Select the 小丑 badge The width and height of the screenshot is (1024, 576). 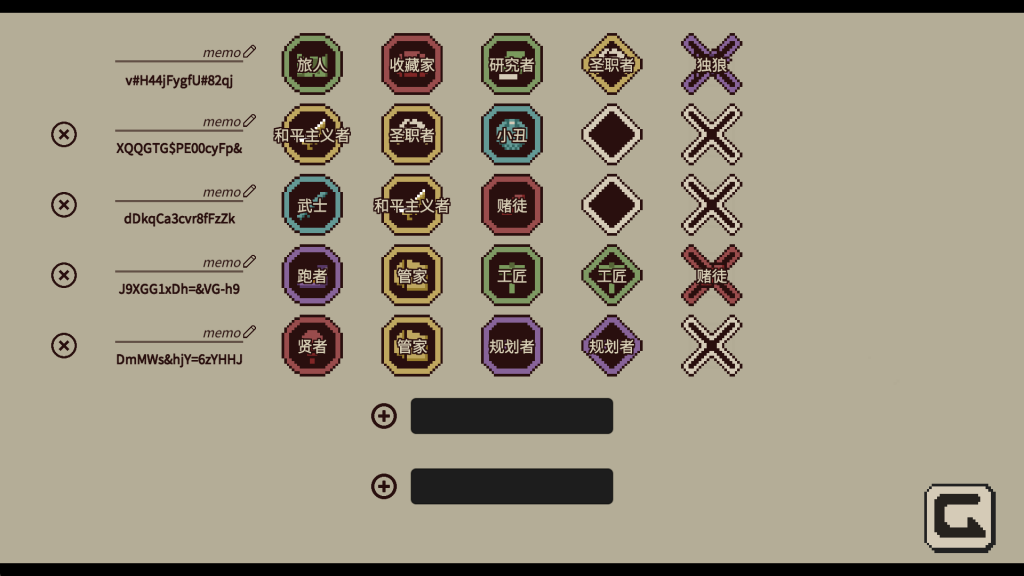pos(512,134)
